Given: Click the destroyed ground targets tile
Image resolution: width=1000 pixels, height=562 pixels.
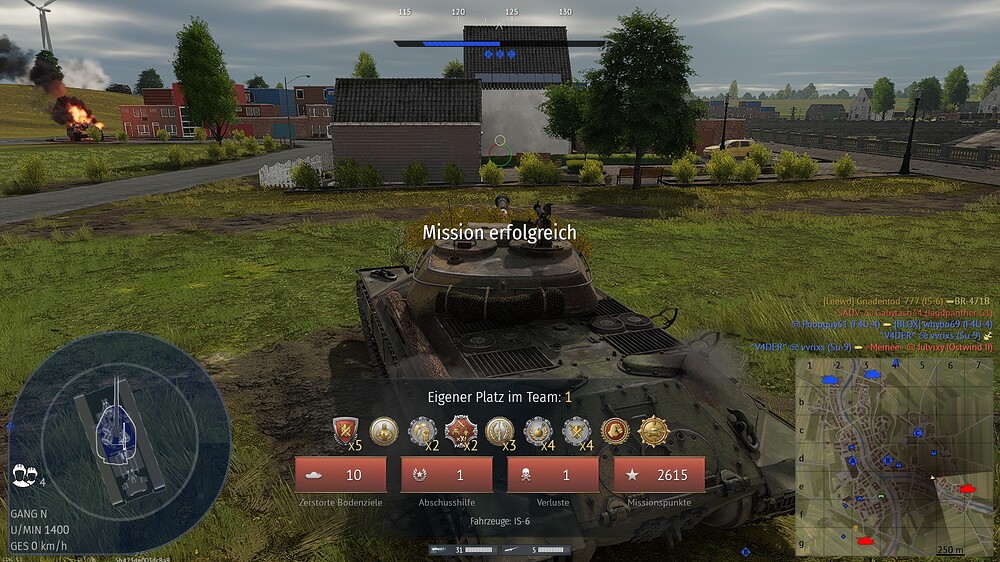Looking at the screenshot, I should coord(340,475).
